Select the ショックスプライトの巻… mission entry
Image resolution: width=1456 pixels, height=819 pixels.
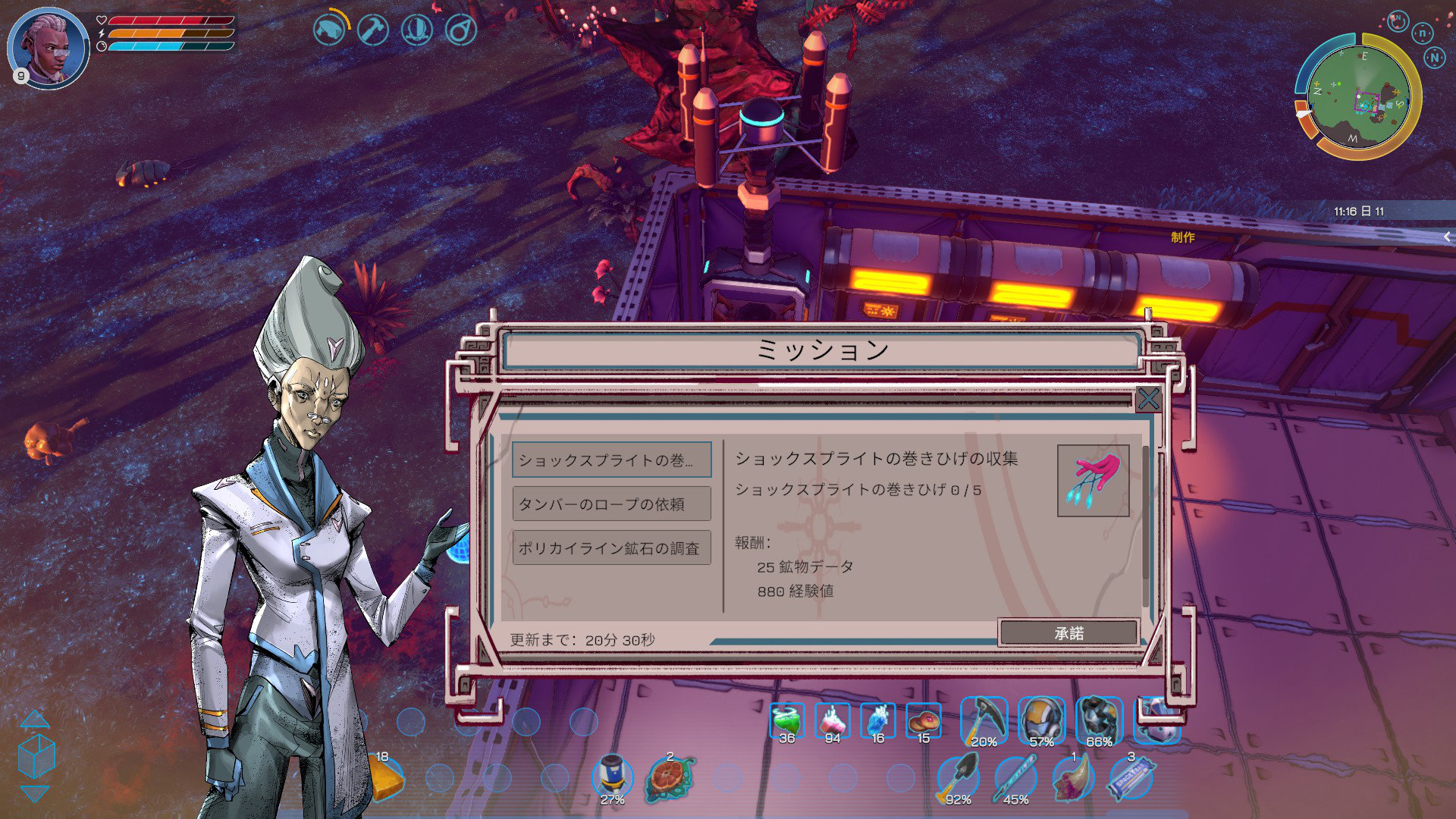[611, 460]
